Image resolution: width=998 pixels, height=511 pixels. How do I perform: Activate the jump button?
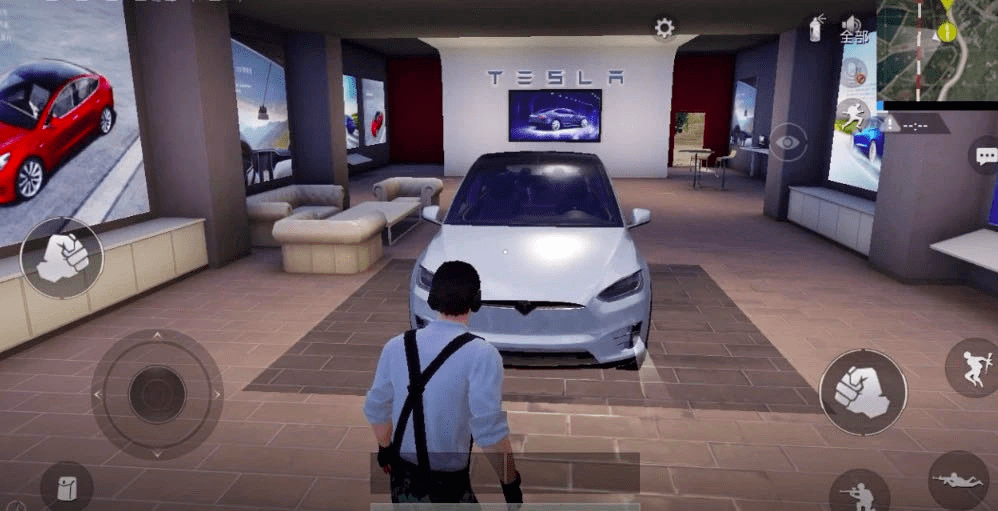click(970, 367)
